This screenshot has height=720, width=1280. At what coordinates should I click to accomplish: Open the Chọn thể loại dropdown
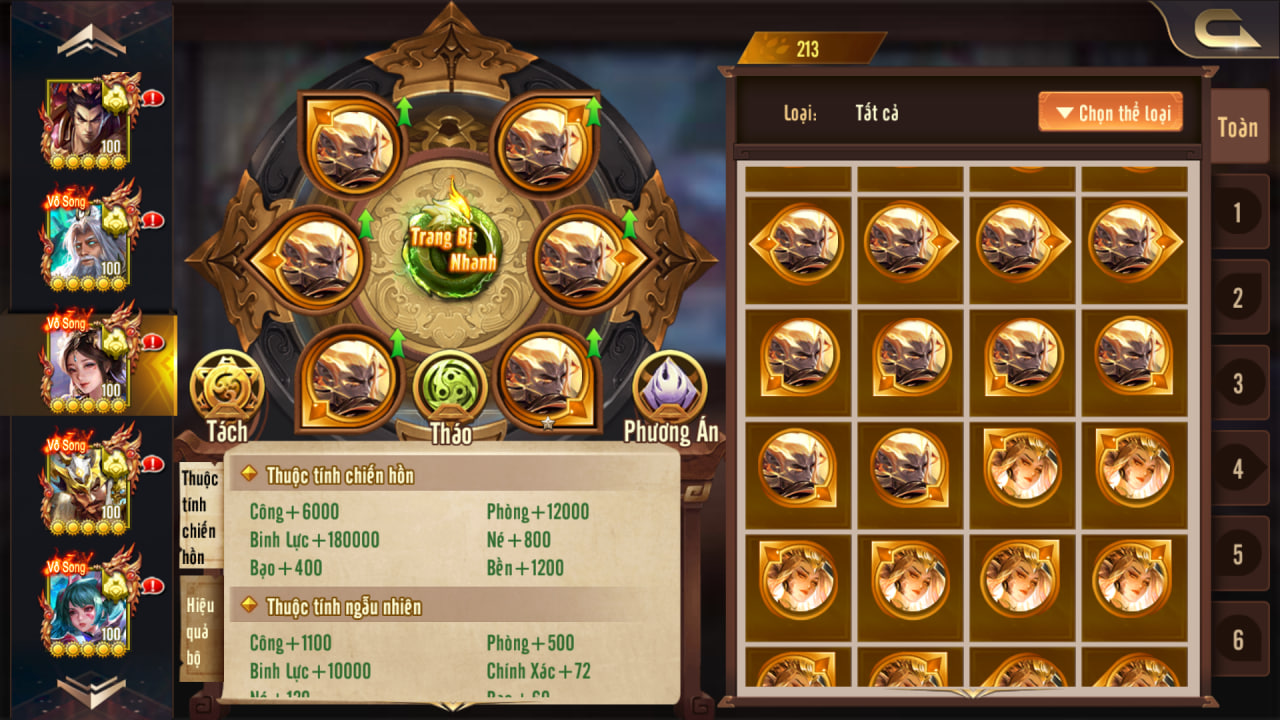click(x=1110, y=112)
